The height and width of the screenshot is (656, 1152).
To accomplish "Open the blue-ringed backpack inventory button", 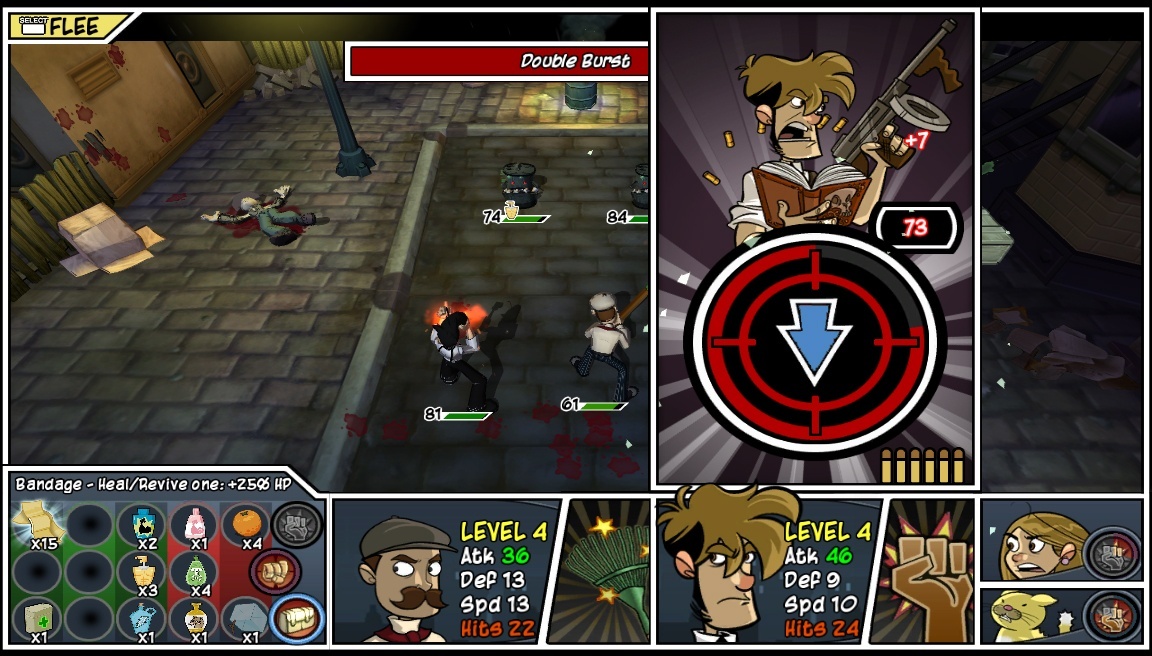I will [297, 619].
